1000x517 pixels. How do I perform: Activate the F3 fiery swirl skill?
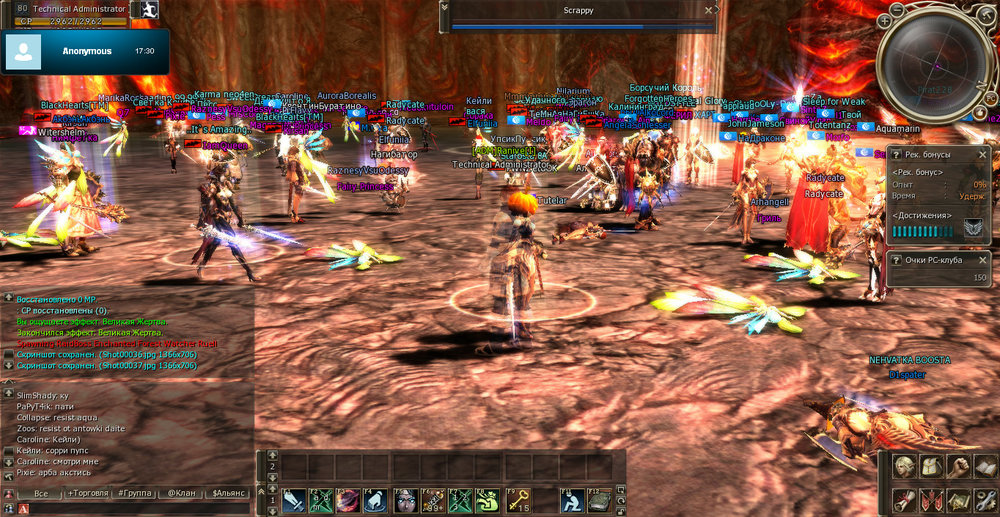348,500
